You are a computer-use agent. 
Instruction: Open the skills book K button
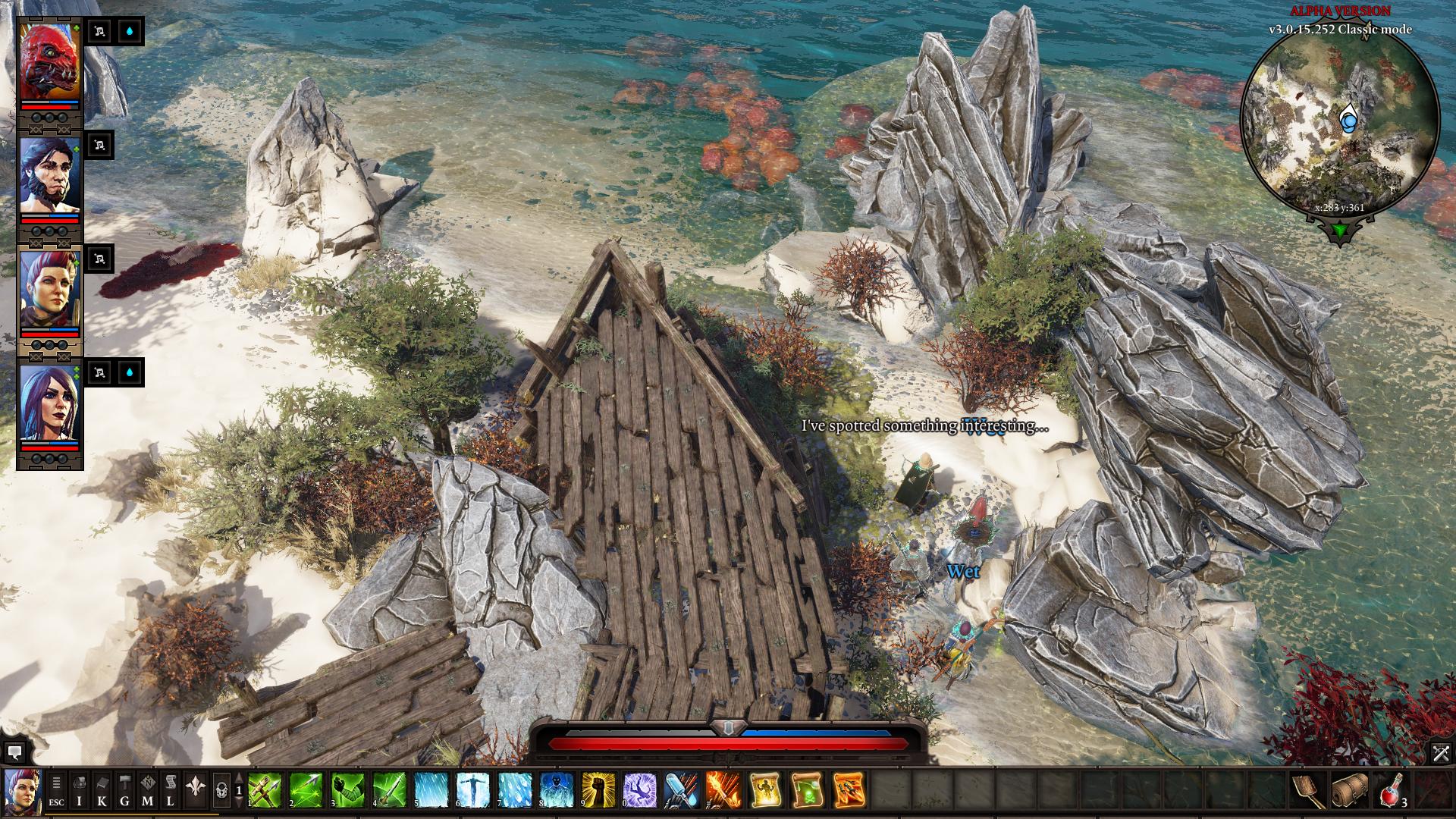102,790
